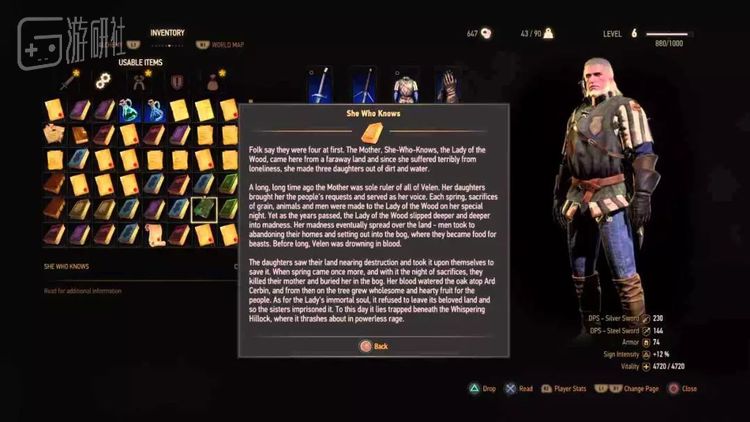Select the quest items shield category tab
The width and height of the screenshot is (750, 422).
(x=173, y=80)
